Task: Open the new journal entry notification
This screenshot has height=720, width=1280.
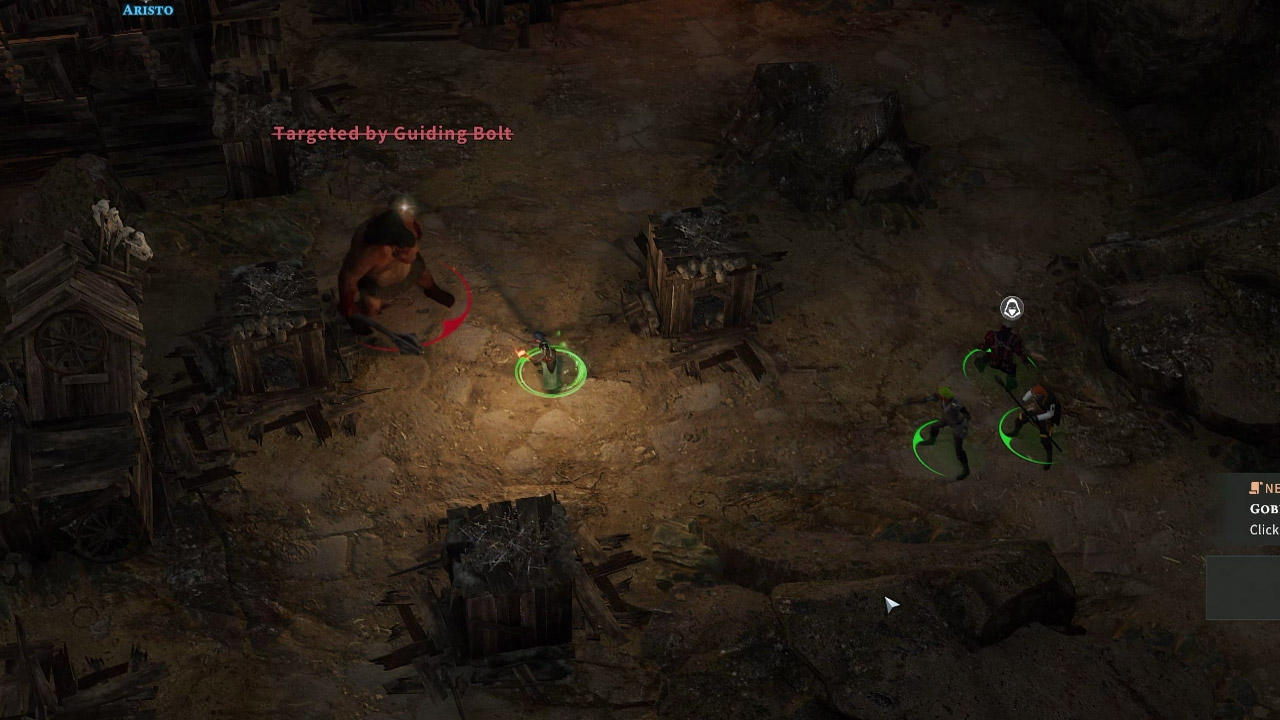Action: pyautogui.click(x=1263, y=509)
